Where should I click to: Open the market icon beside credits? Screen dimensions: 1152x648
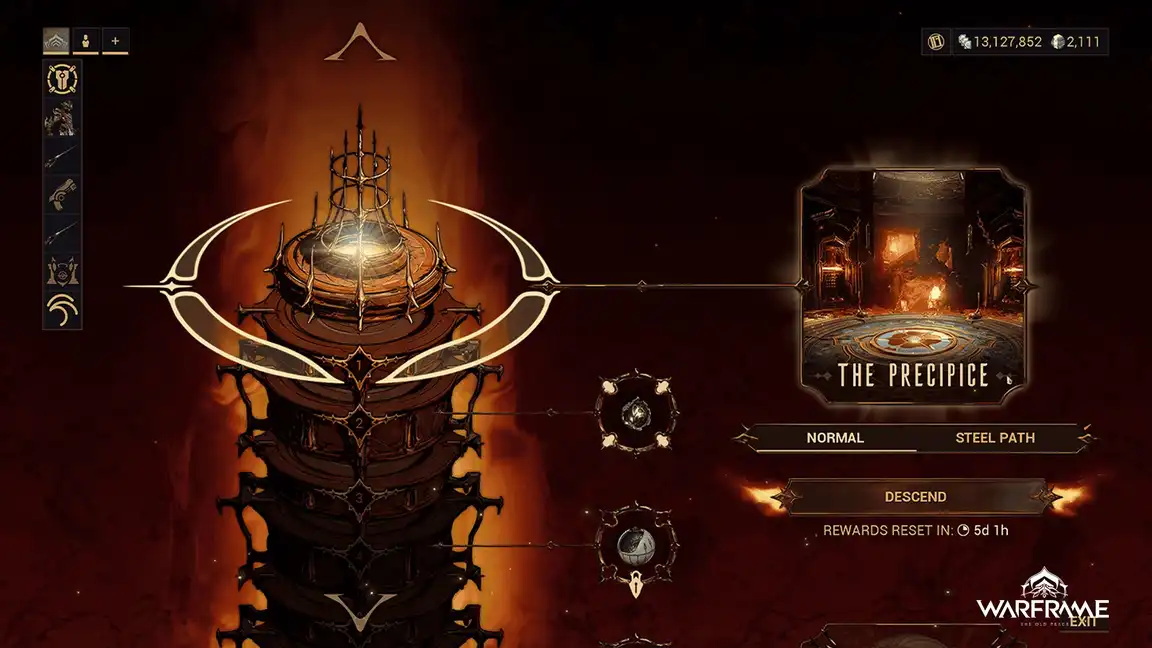point(937,42)
